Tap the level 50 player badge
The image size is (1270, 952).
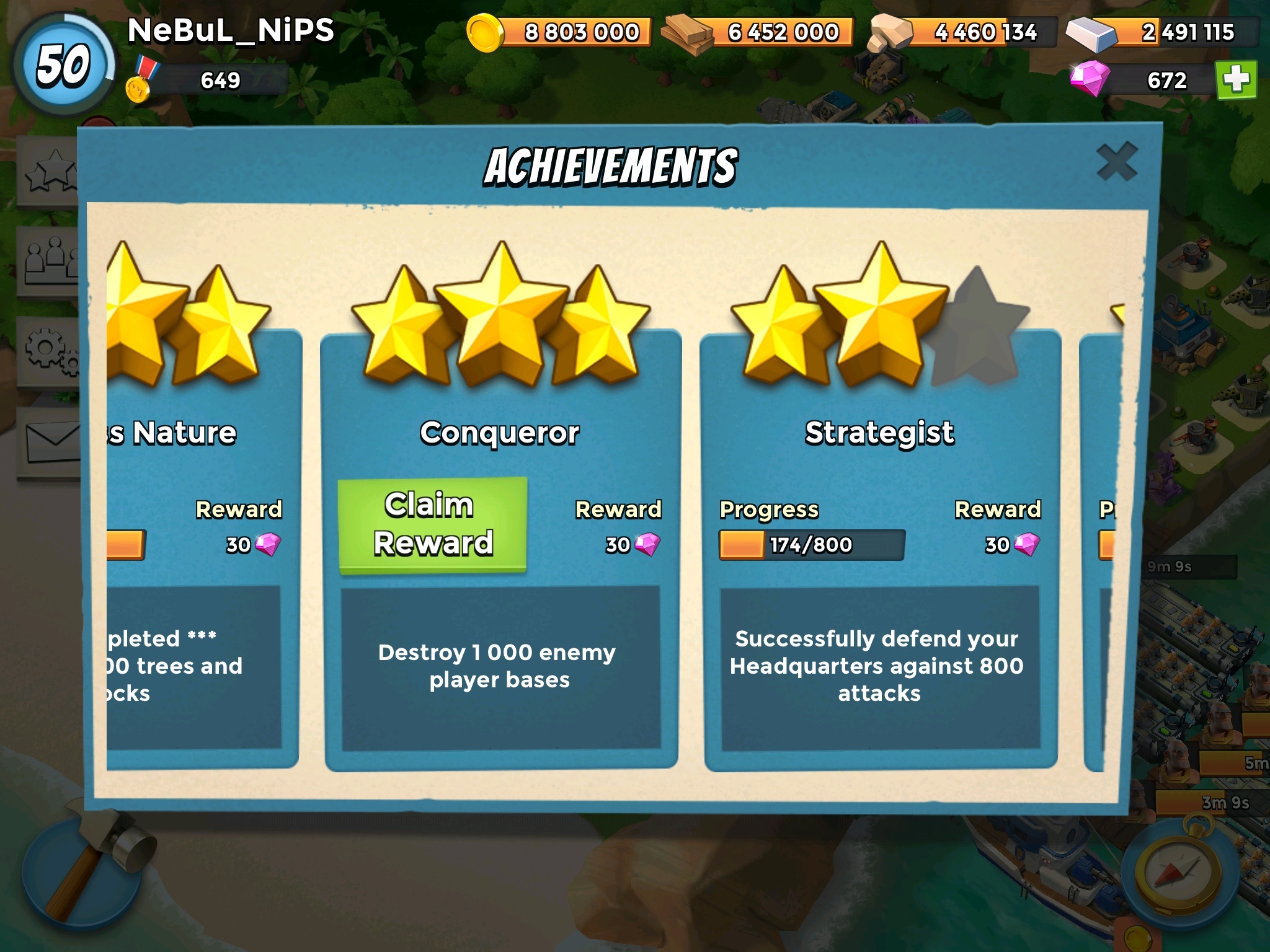tap(63, 66)
